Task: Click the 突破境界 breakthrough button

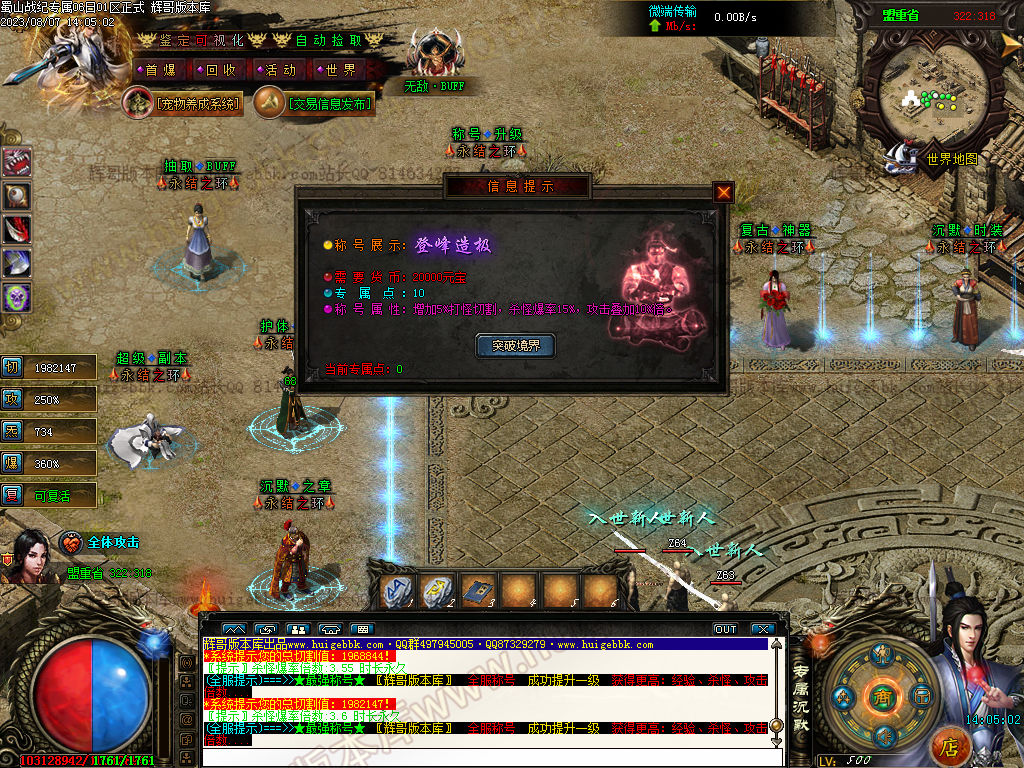Action: tap(515, 346)
